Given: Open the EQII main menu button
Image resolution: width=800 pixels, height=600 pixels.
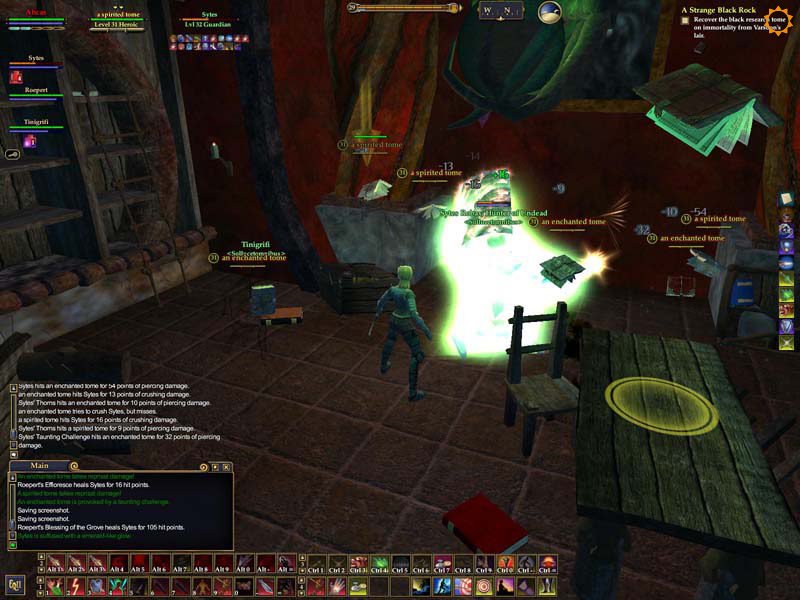Looking at the screenshot, I should click(x=15, y=583).
